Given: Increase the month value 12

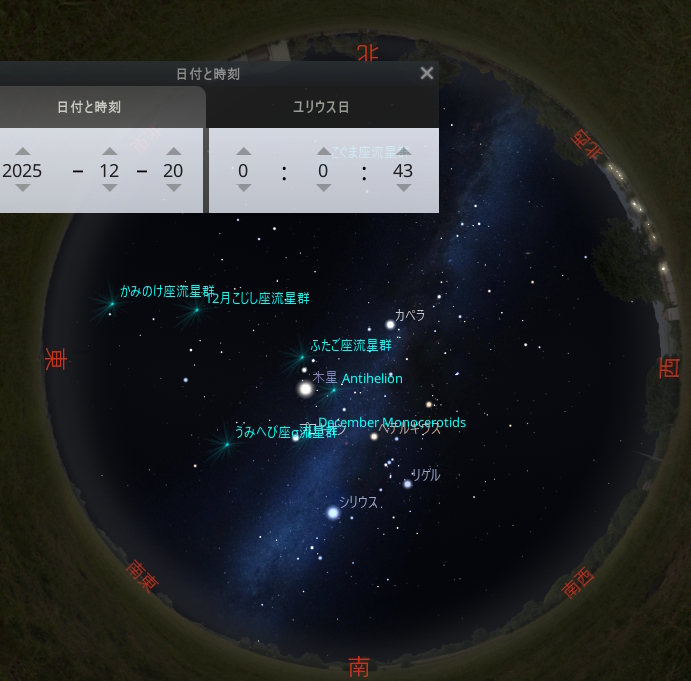Looking at the screenshot, I should click(109, 151).
